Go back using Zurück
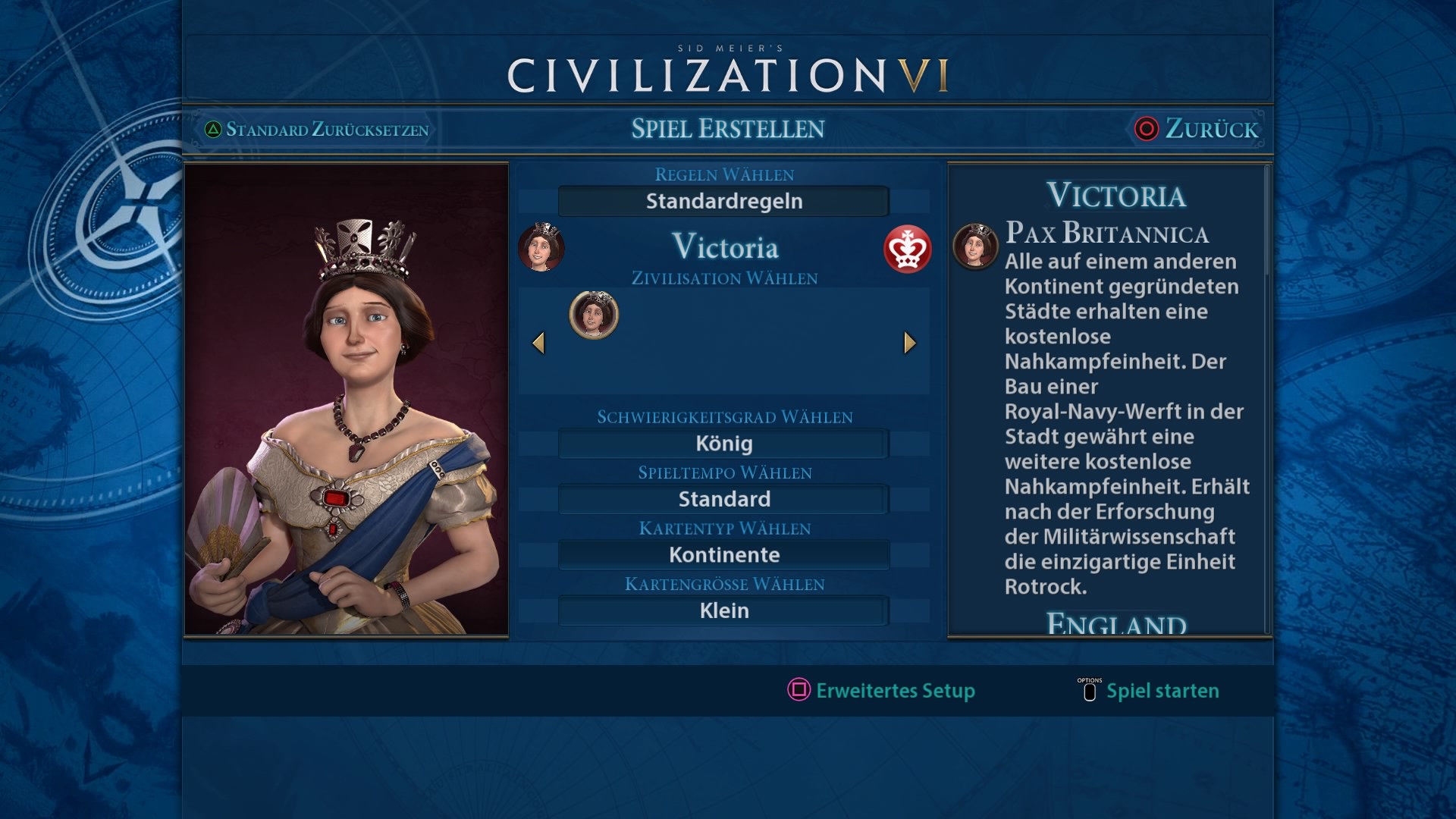The height and width of the screenshot is (819, 1456). pyautogui.click(x=1197, y=129)
